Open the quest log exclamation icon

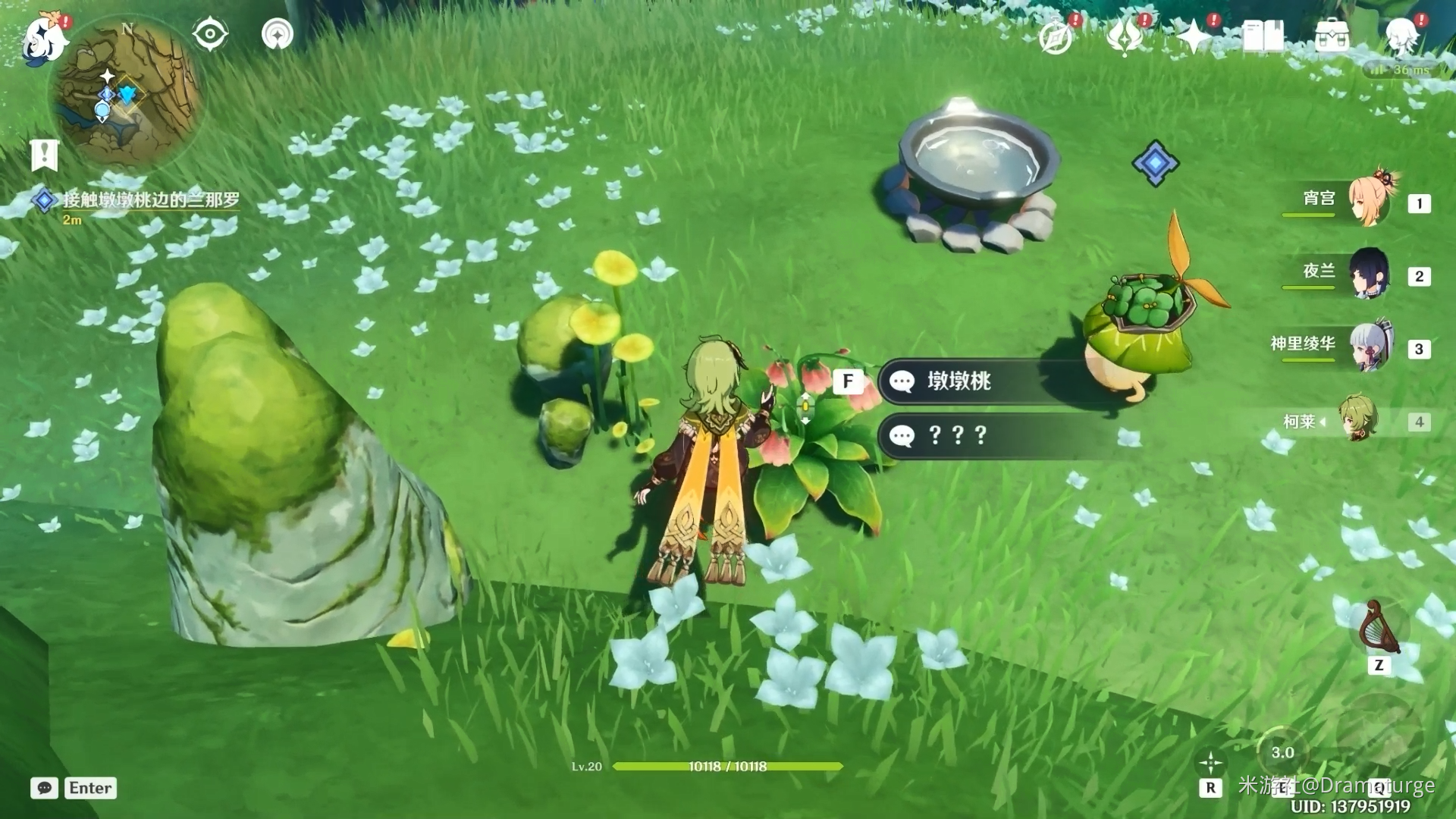(44, 155)
